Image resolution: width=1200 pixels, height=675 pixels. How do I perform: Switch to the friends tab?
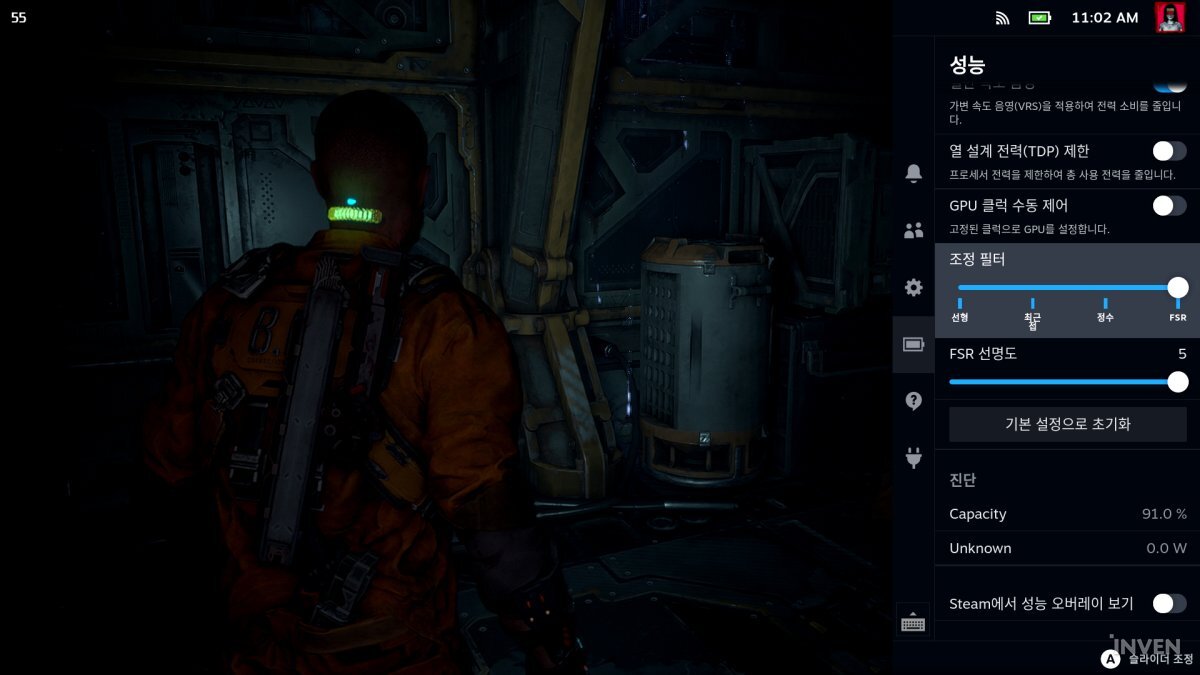(913, 231)
